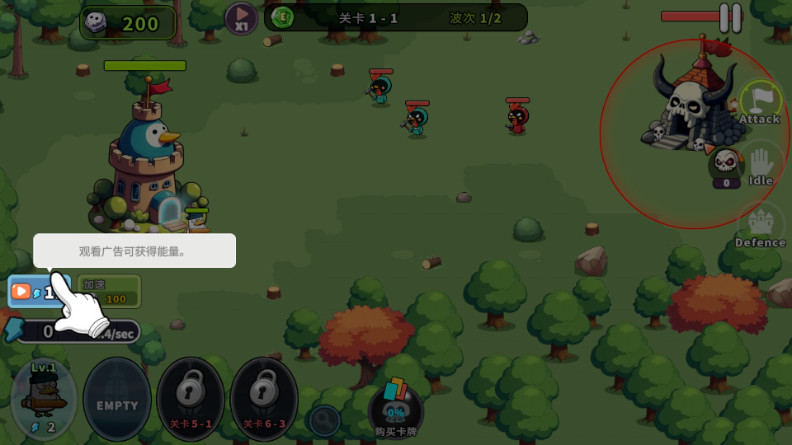This screenshot has width=792, height=445.
Task: Click the magnifying glass button
Action: tap(323, 420)
